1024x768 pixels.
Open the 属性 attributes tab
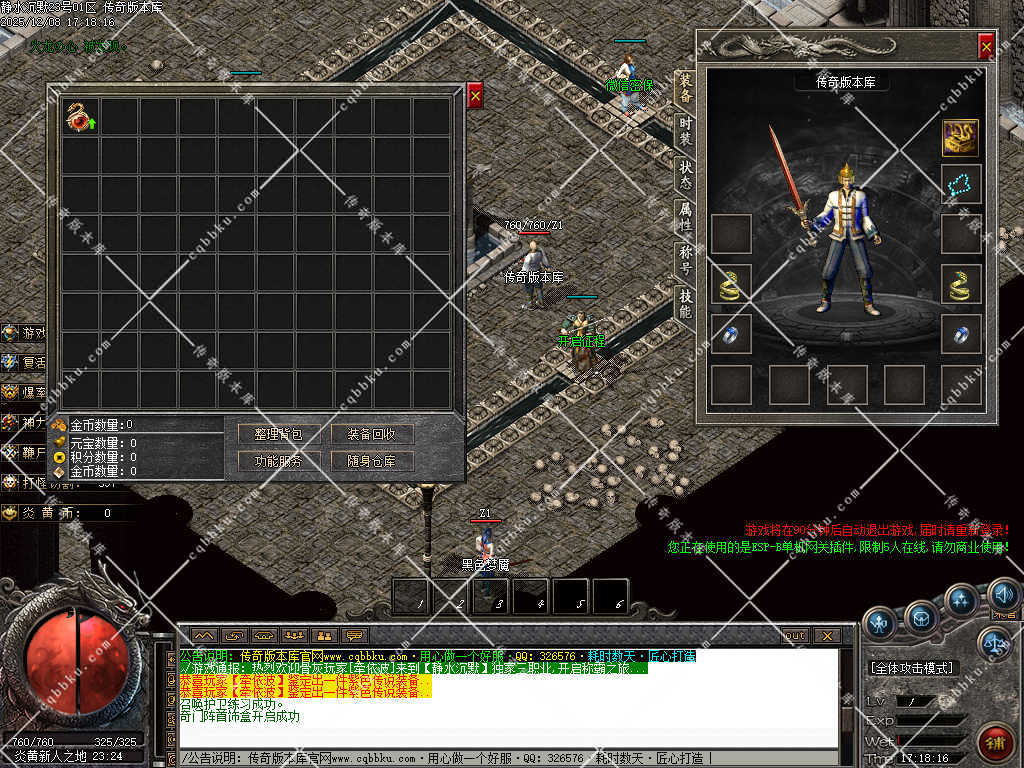[685, 215]
